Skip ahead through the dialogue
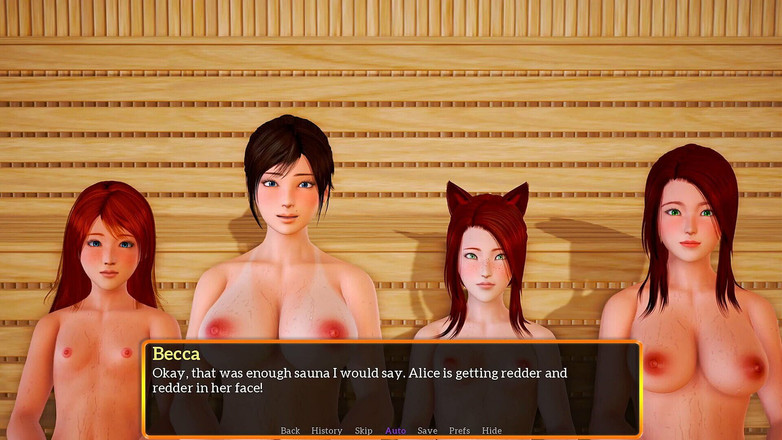Image resolution: width=782 pixels, height=440 pixels. 363,431
